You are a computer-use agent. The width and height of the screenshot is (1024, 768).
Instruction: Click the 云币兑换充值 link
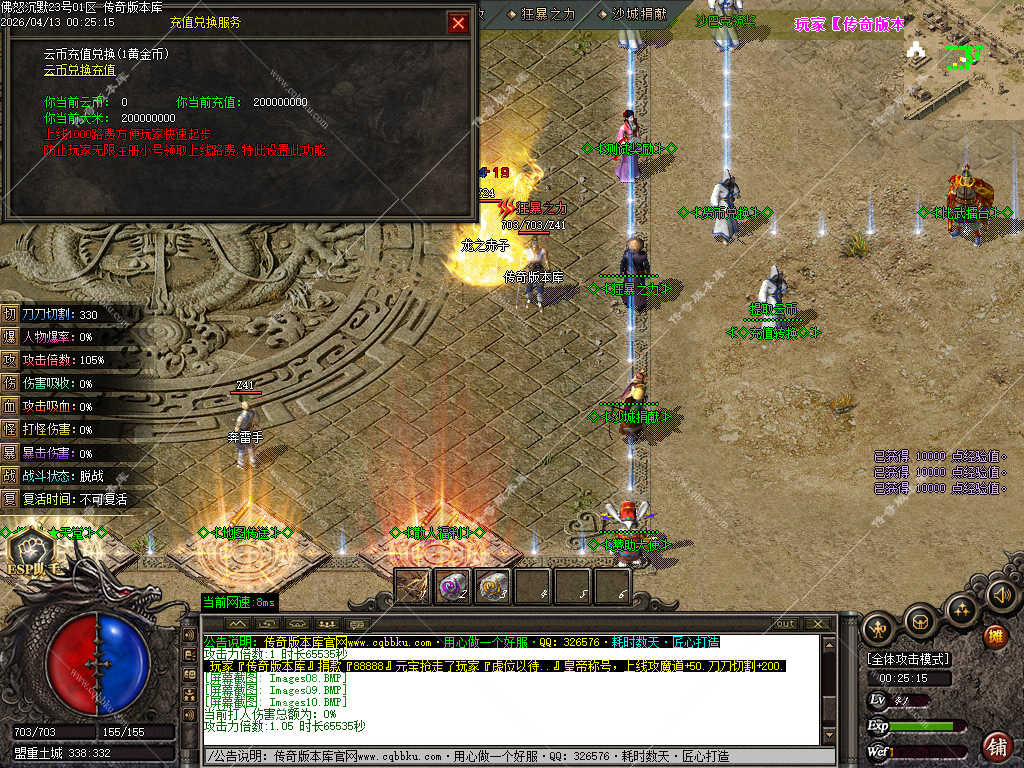coord(79,70)
